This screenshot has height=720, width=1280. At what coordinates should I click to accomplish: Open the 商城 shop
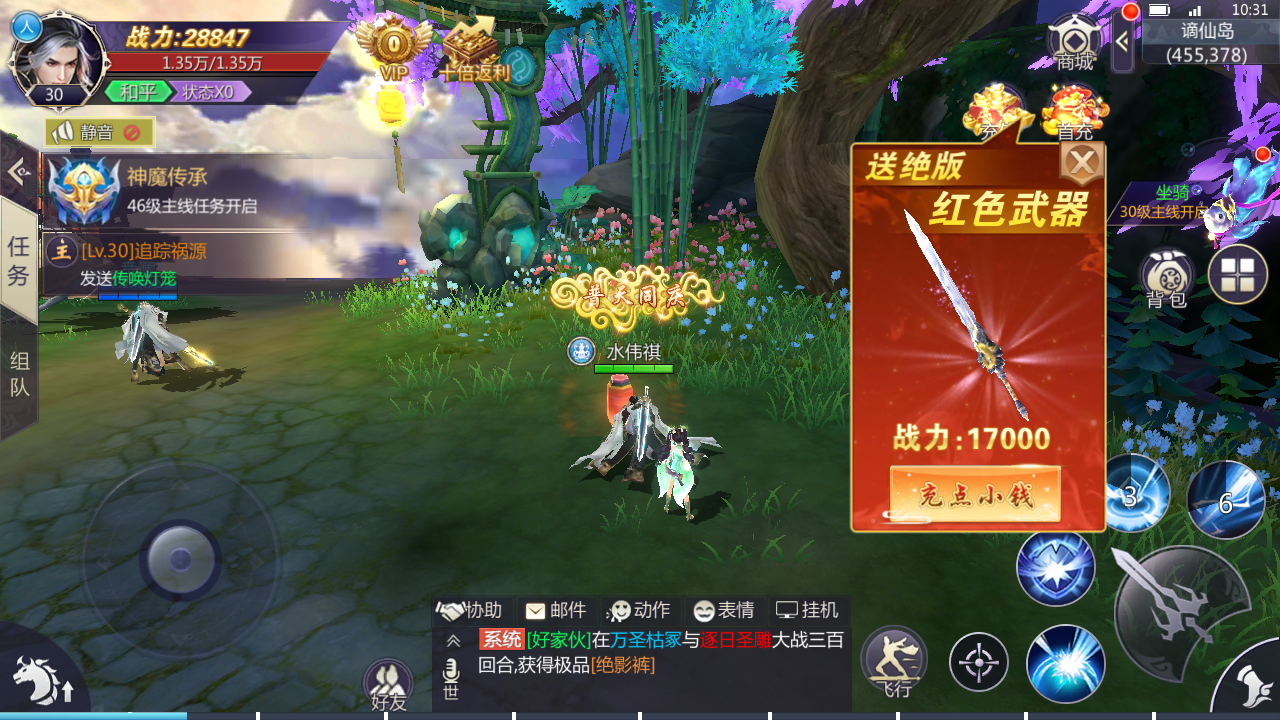1075,42
